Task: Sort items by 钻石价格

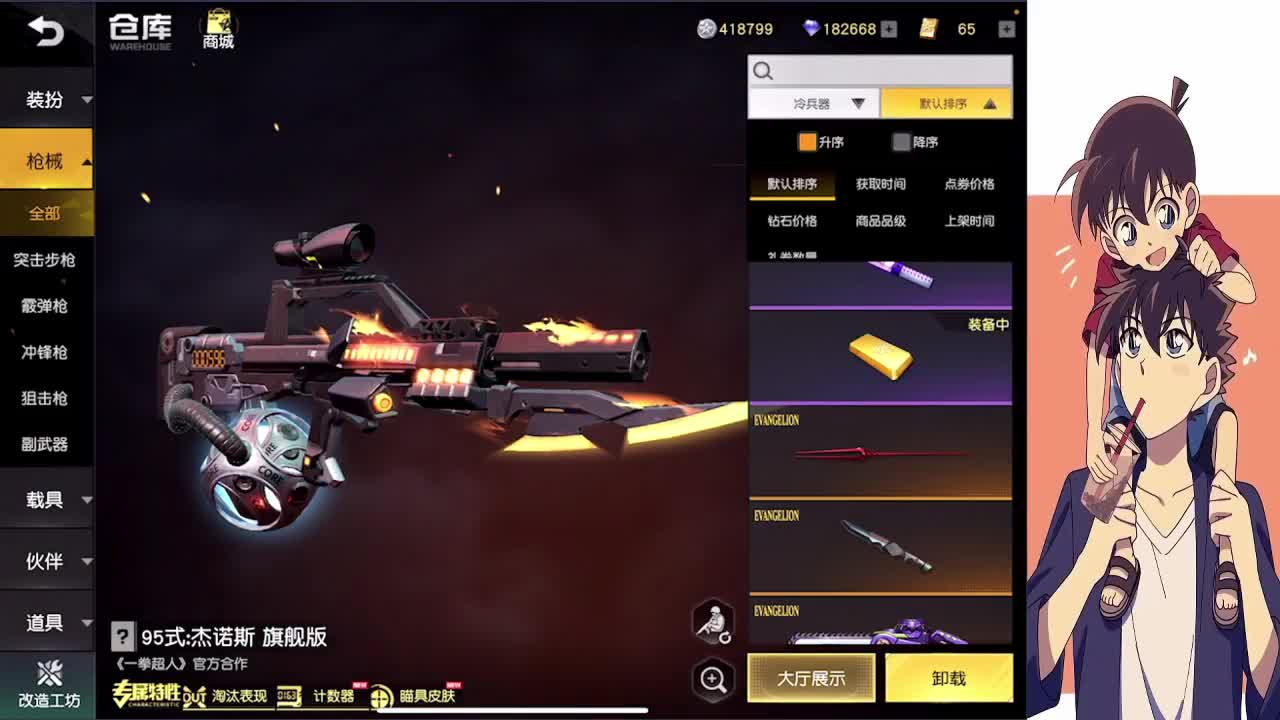Action: [x=792, y=221]
